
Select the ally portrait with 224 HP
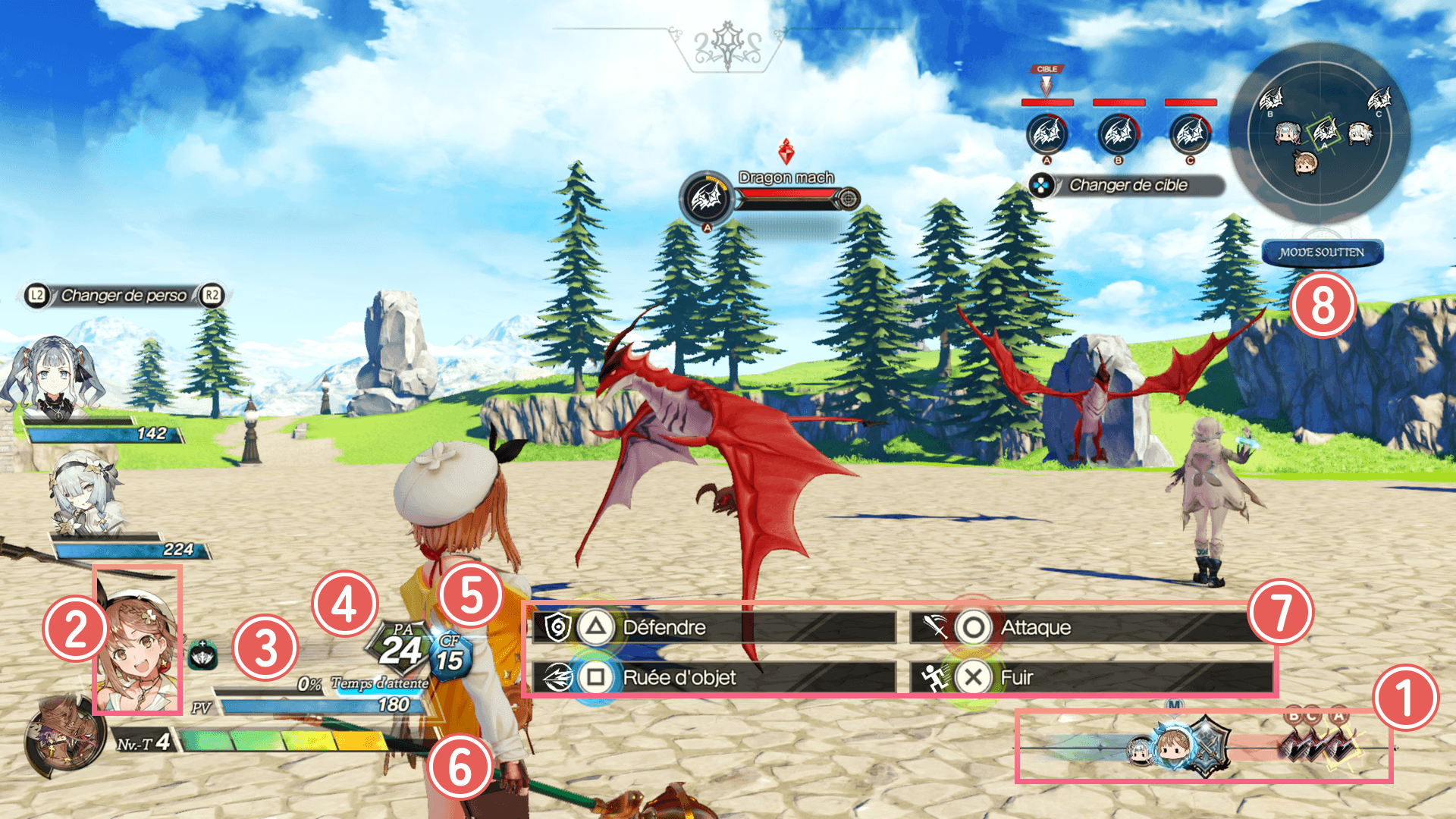(83, 493)
